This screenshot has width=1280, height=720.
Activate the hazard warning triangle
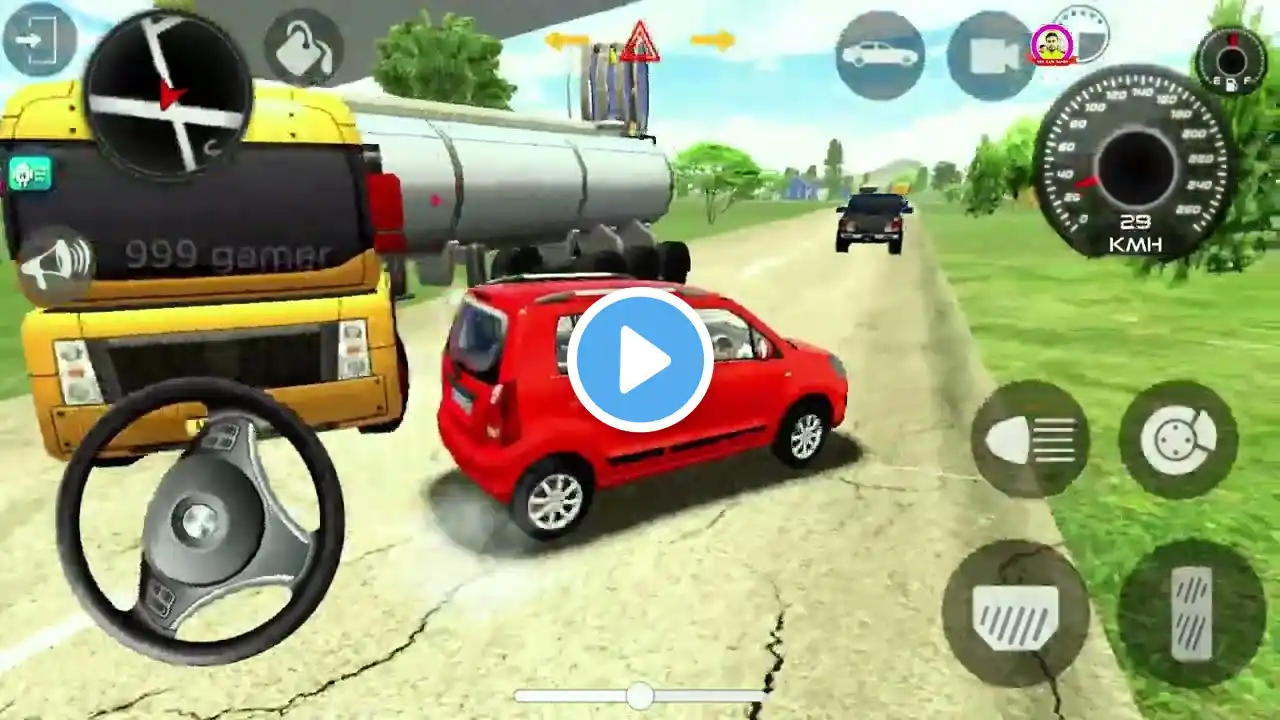coord(639,41)
